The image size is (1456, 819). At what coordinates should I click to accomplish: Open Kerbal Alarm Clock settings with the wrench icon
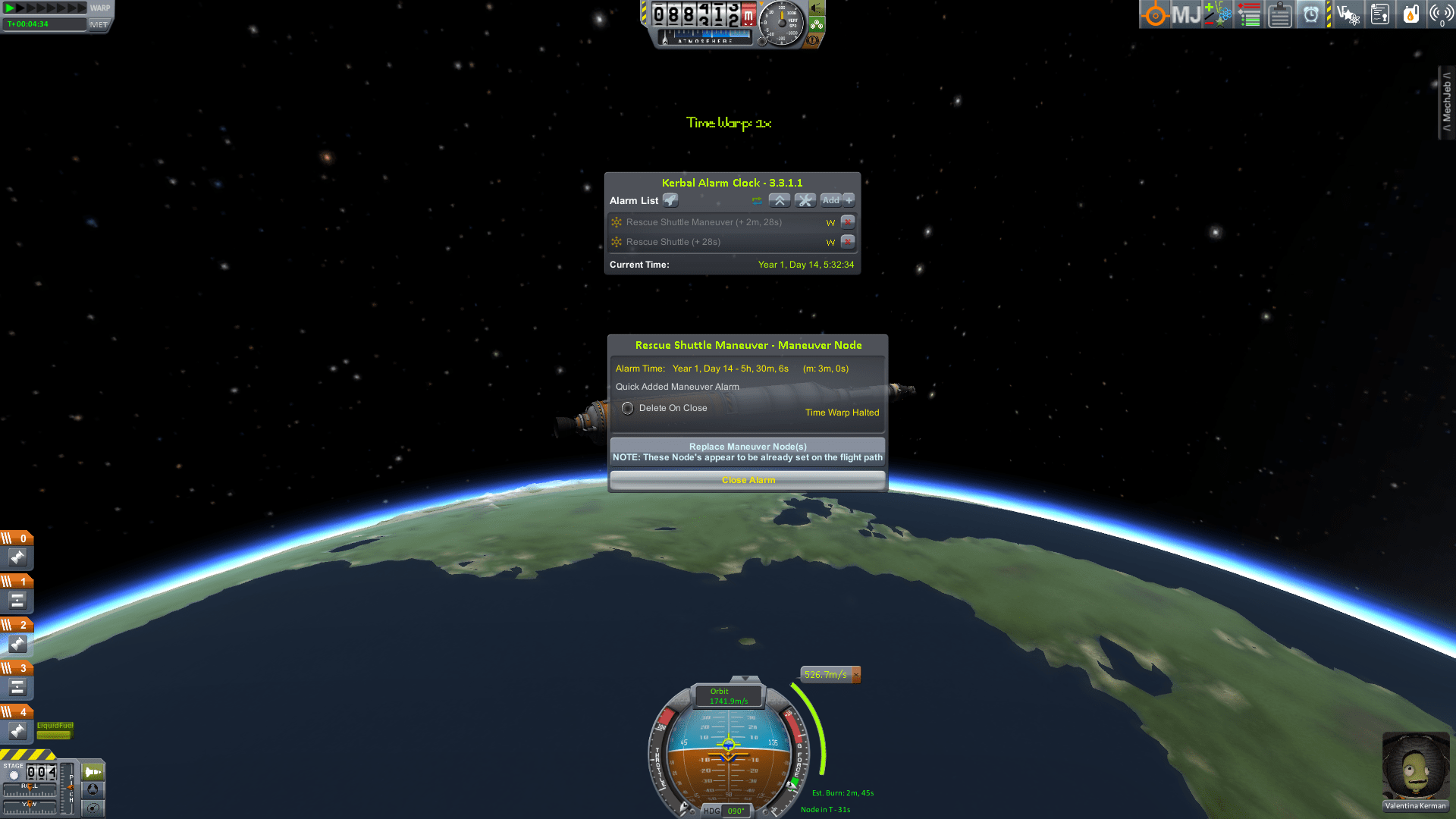click(805, 200)
